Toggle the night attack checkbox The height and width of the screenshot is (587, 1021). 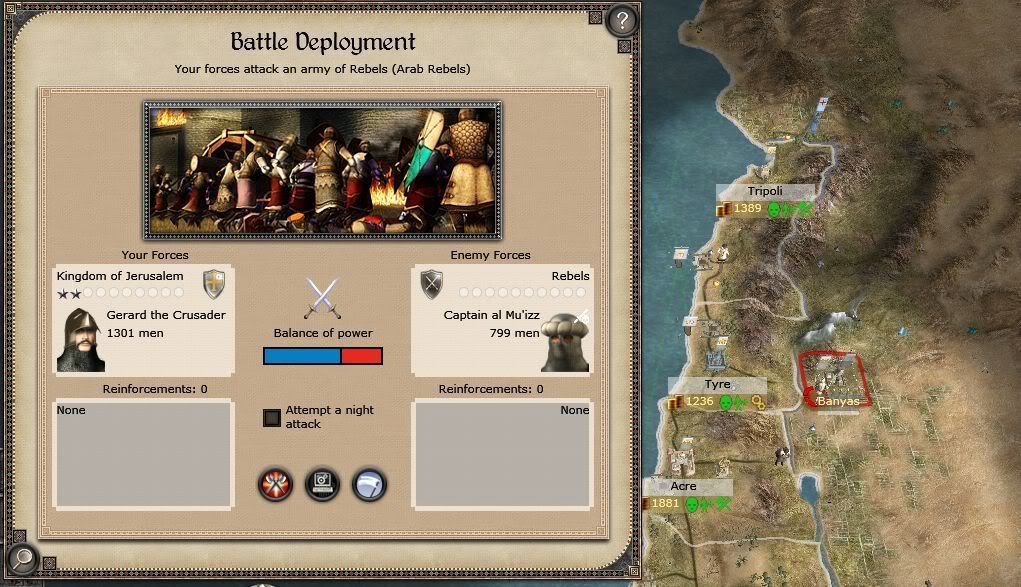coord(272,417)
